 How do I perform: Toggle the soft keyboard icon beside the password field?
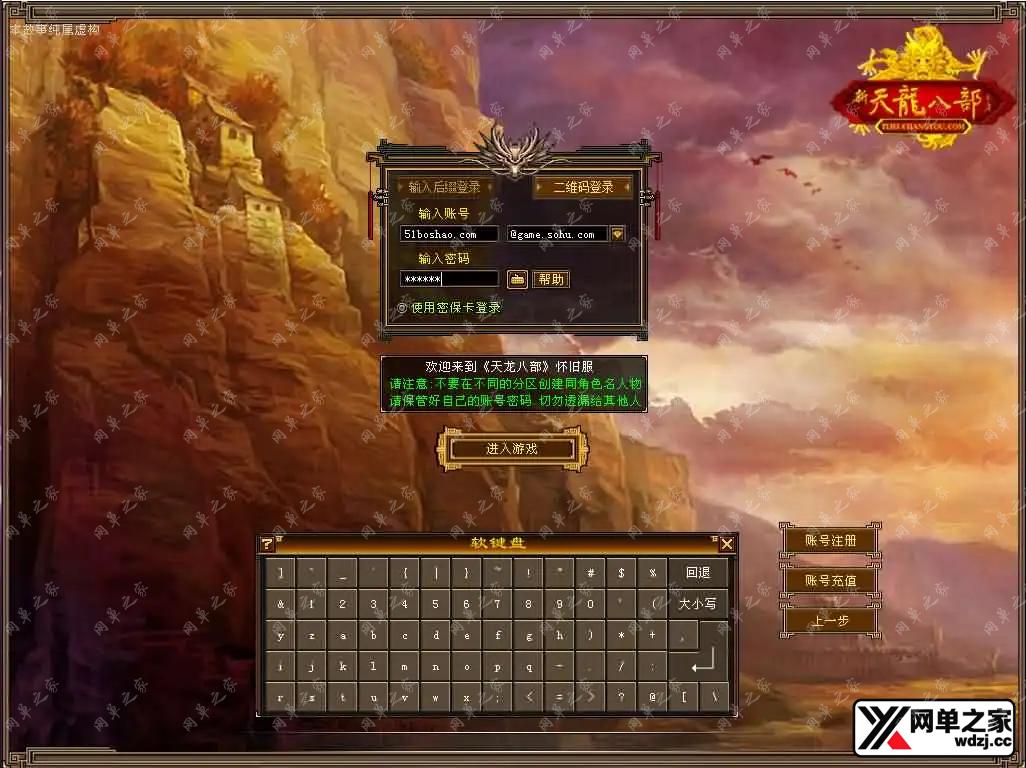517,279
